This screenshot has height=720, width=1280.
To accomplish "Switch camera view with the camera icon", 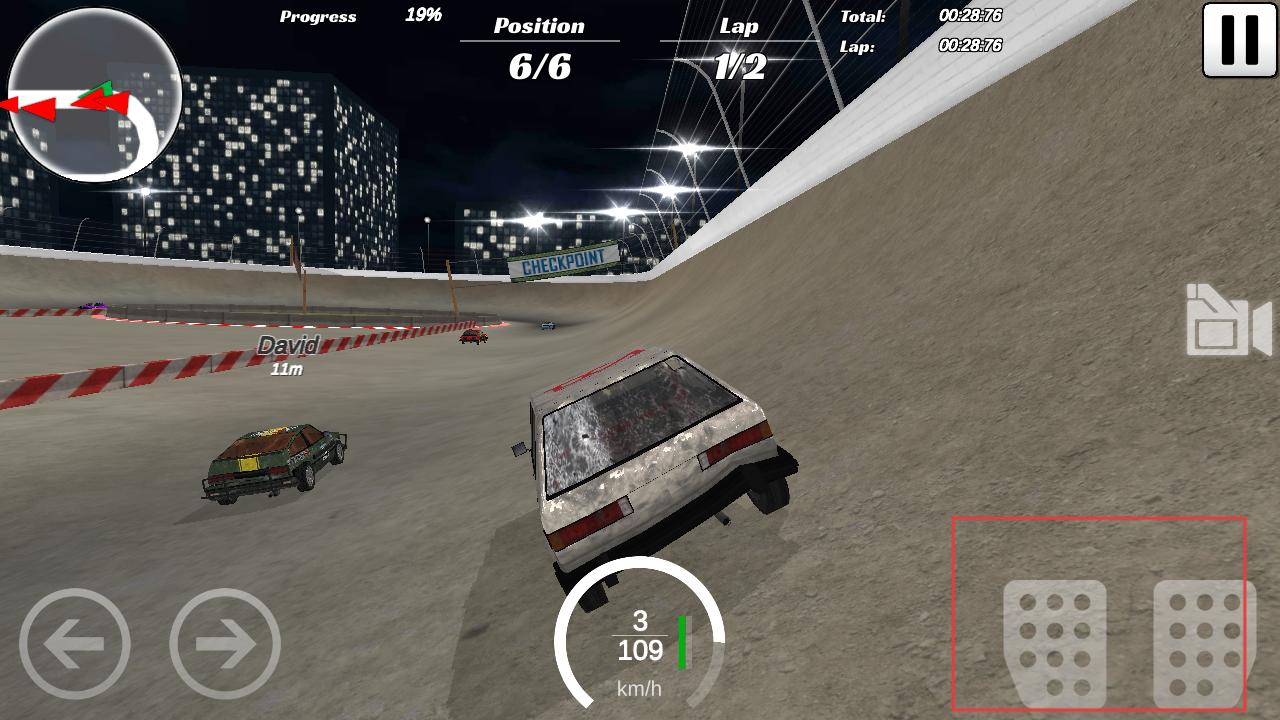I will pyautogui.click(x=1228, y=321).
